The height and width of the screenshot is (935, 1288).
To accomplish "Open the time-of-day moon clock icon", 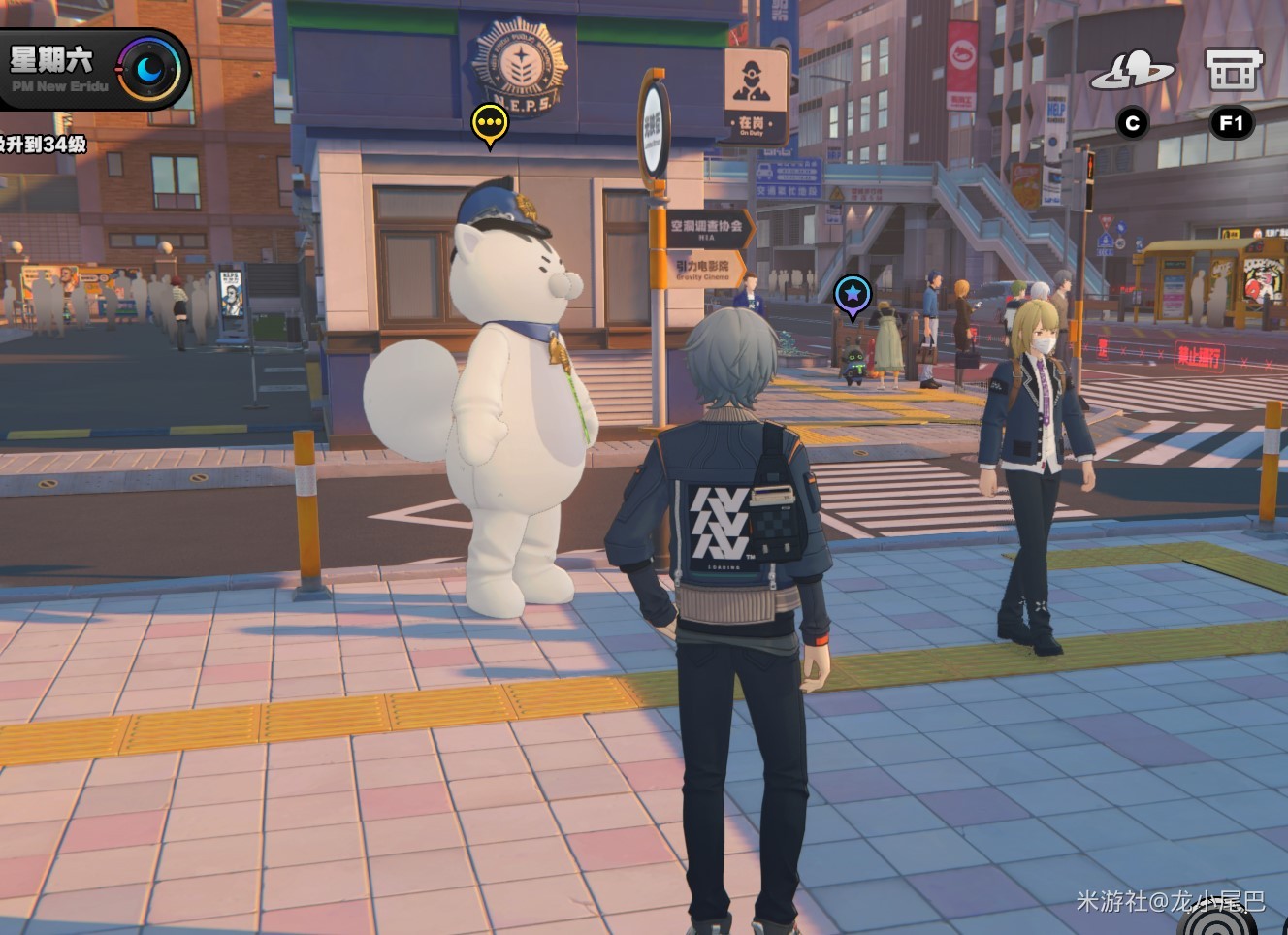I will click(149, 69).
